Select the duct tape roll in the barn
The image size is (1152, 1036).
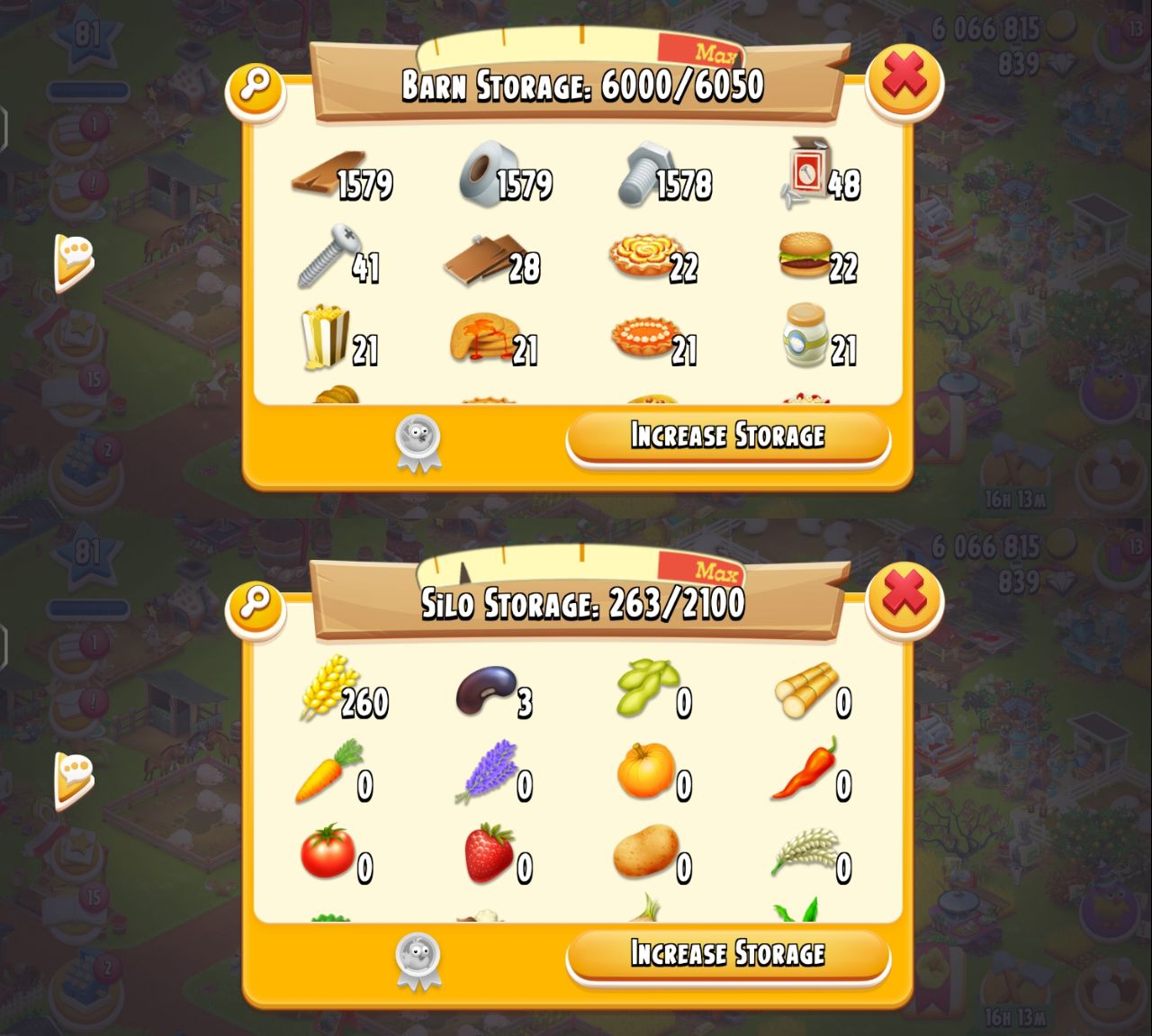pos(487,175)
